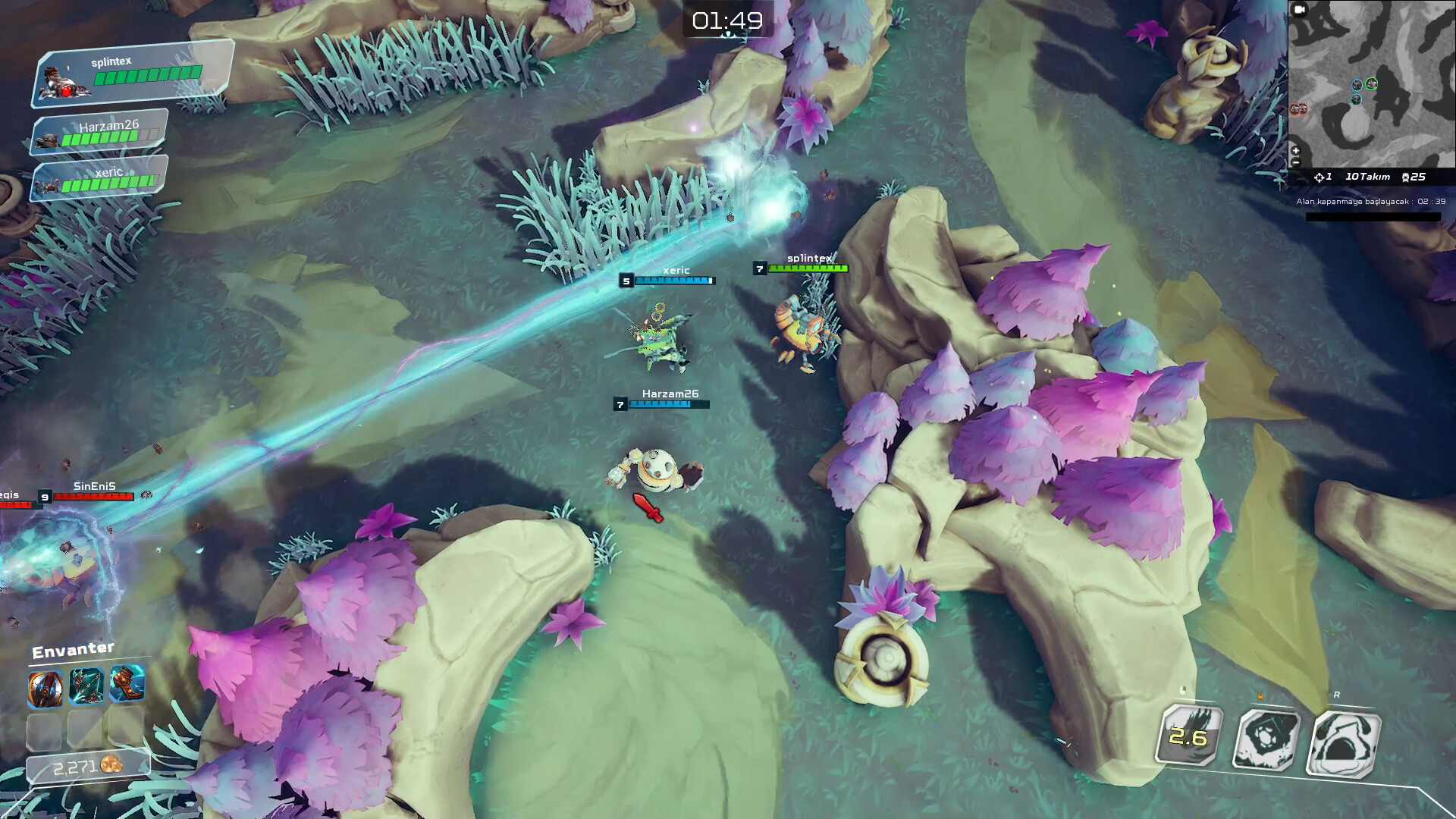Expand the minimap with the plus button
Screen dimensions: 1456x819
[x=1296, y=151]
